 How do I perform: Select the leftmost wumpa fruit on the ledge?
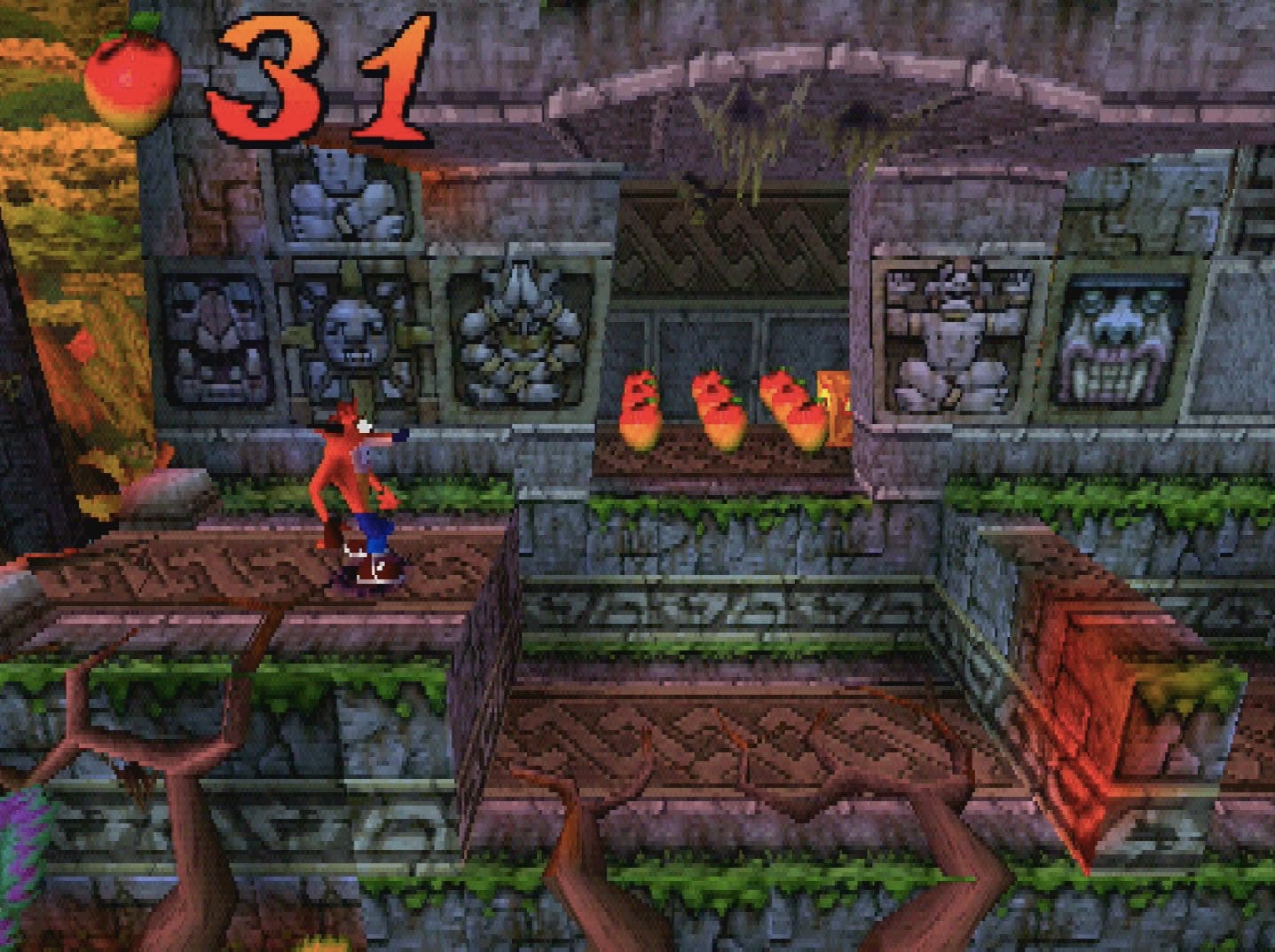(642, 408)
